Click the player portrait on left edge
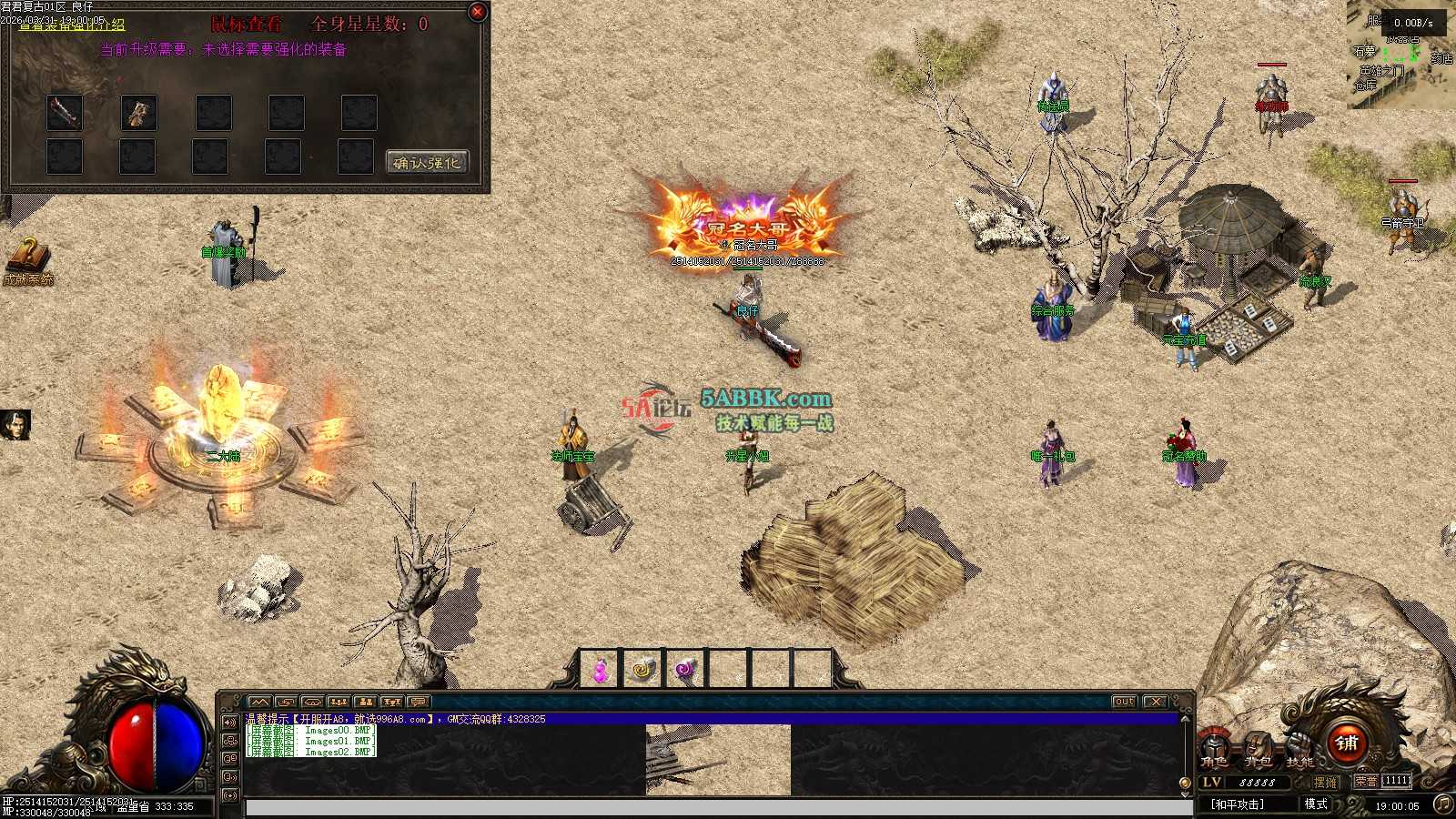The image size is (1456, 819). click(x=15, y=425)
